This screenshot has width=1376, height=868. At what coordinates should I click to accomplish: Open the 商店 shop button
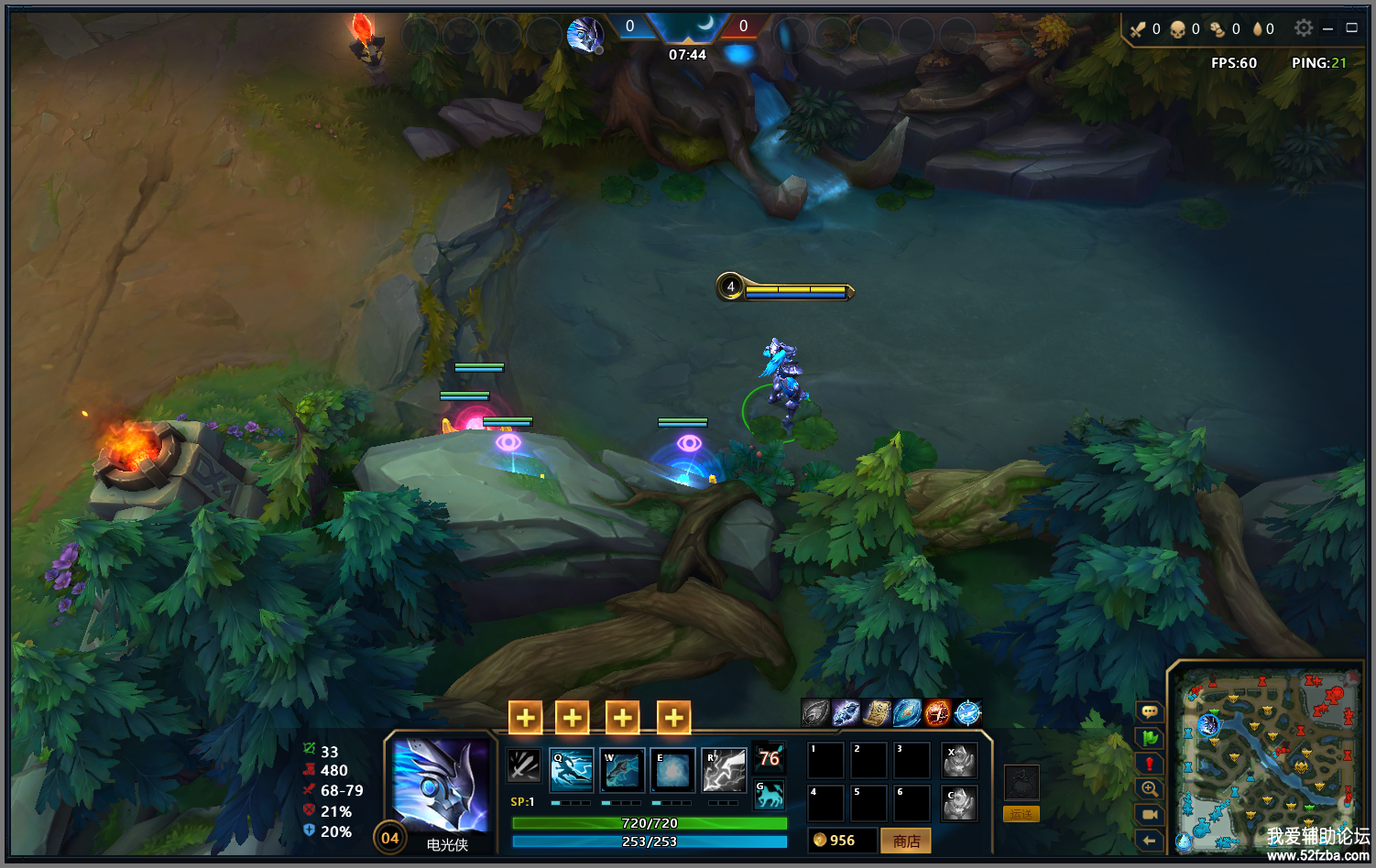coord(906,841)
